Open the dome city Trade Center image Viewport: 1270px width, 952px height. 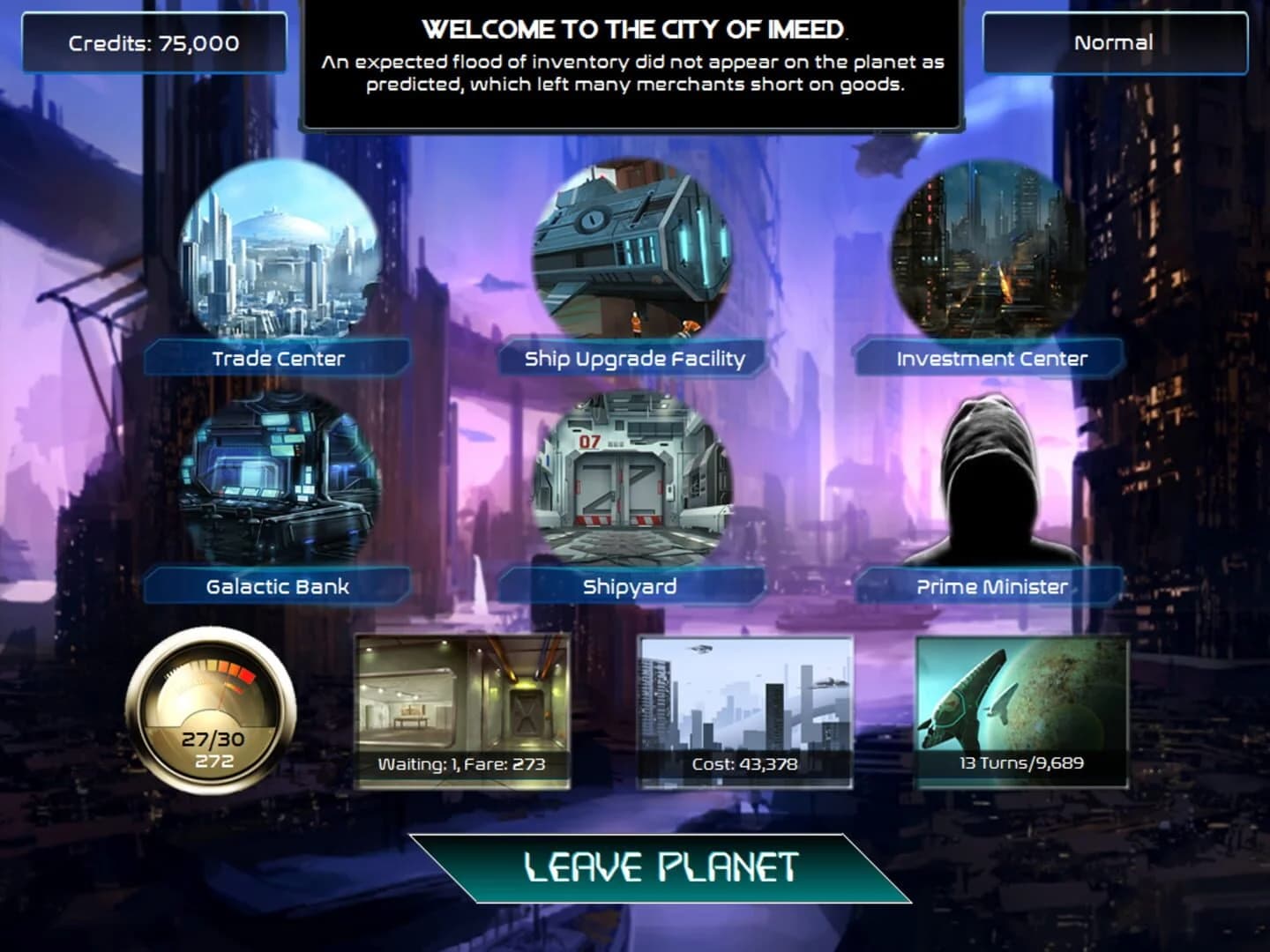278,256
